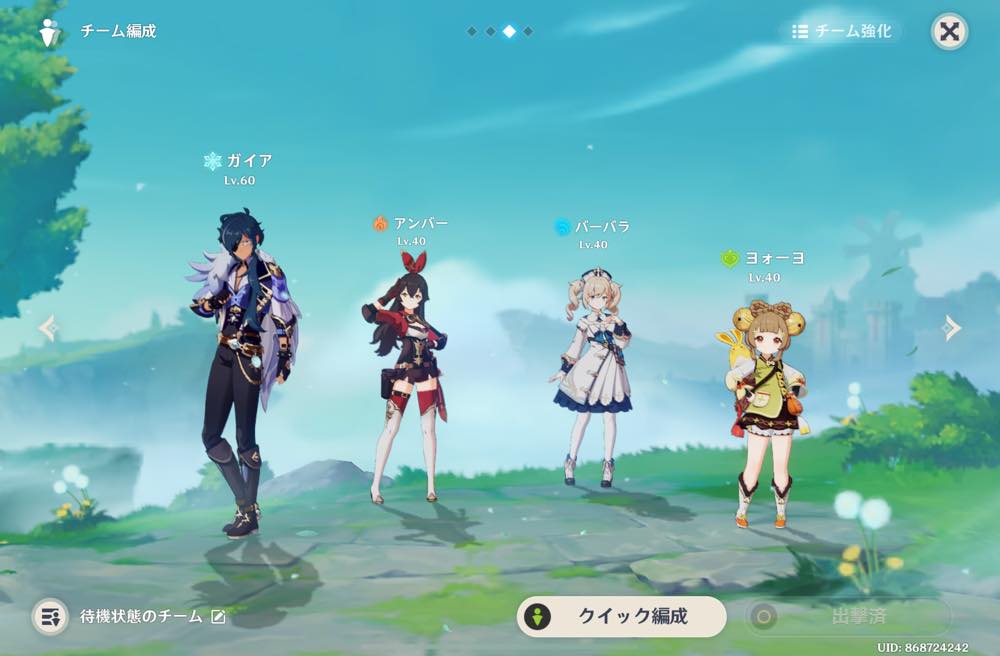Jump to the fourth team page dot
This screenshot has width=1000, height=656.
click(528, 31)
